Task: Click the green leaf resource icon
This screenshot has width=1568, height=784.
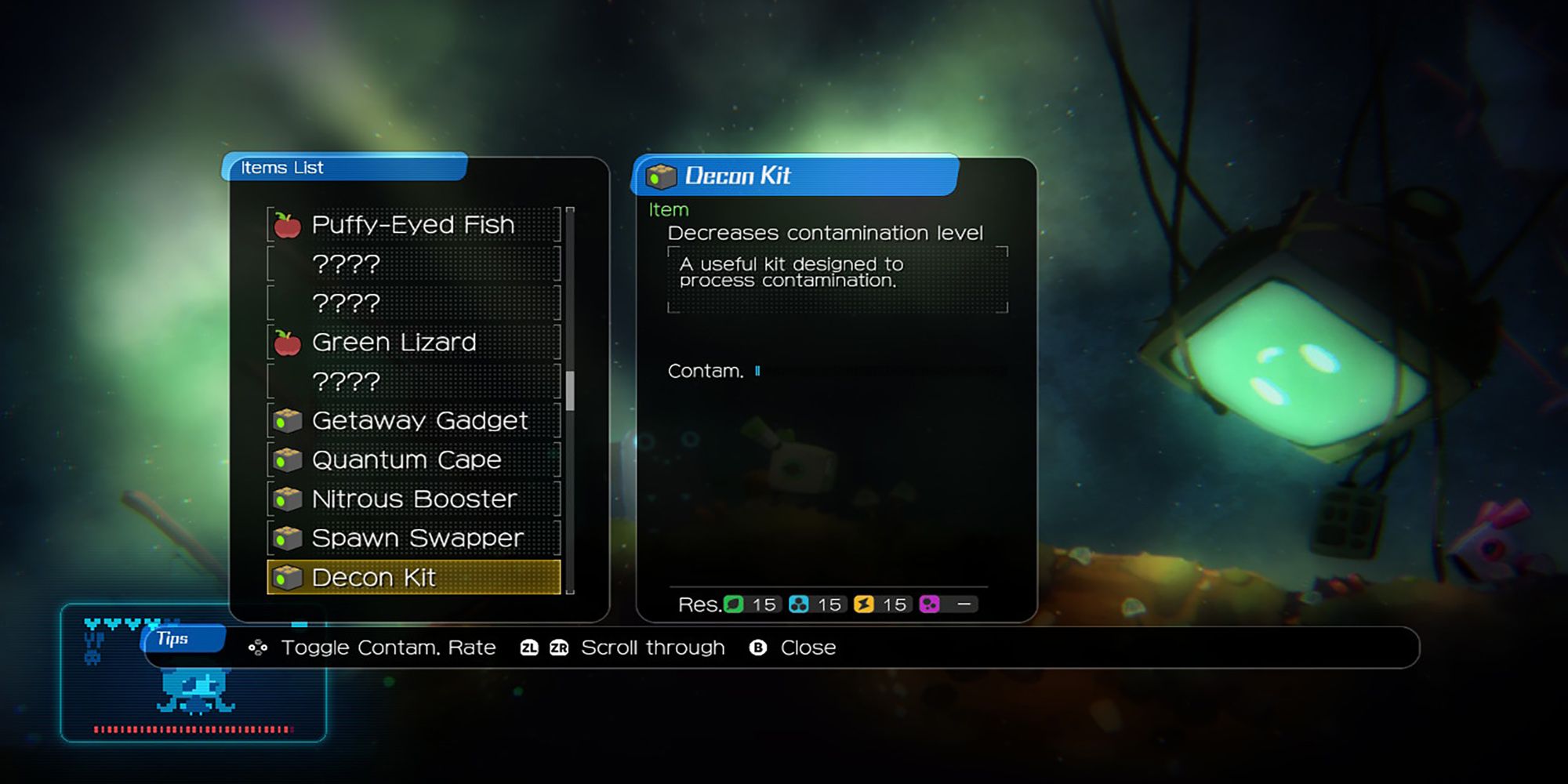Action: (735, 604)
